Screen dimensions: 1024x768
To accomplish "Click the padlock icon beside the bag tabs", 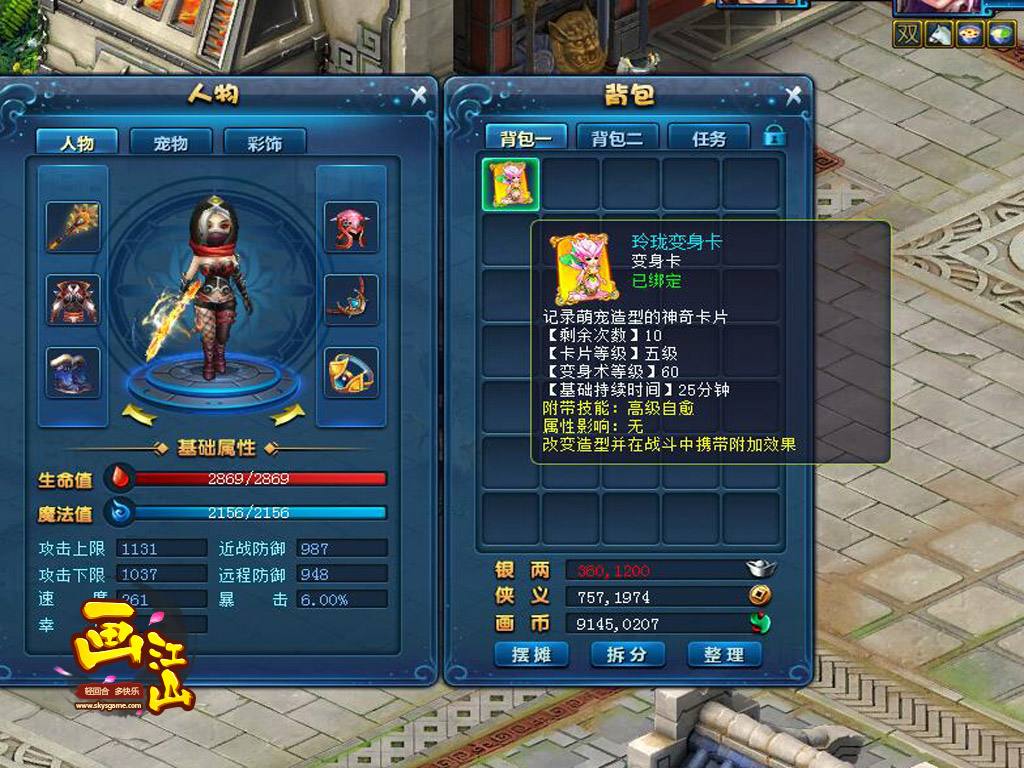I will 774,135.
